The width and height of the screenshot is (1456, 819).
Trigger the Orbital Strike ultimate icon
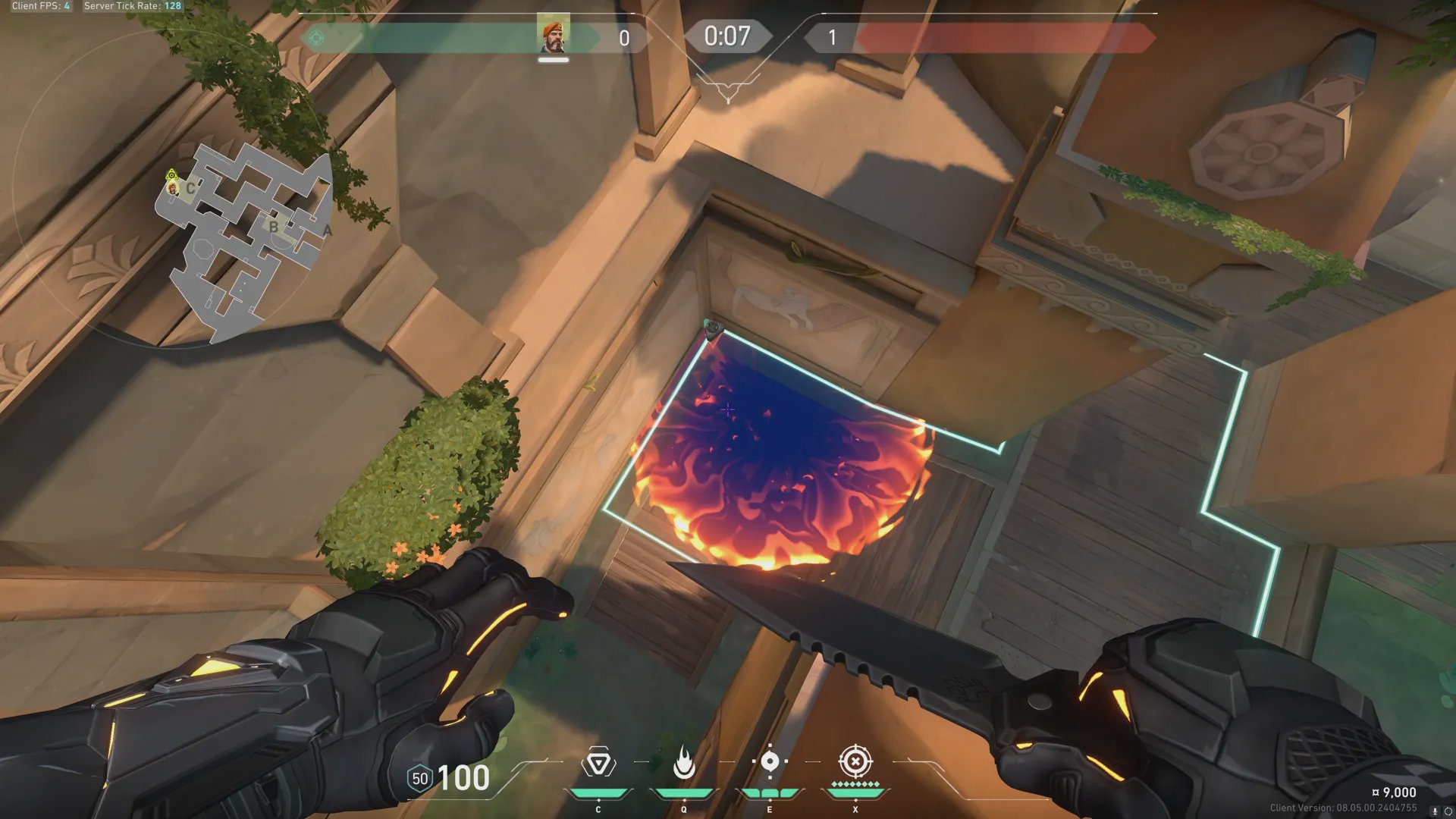[855, 761]
